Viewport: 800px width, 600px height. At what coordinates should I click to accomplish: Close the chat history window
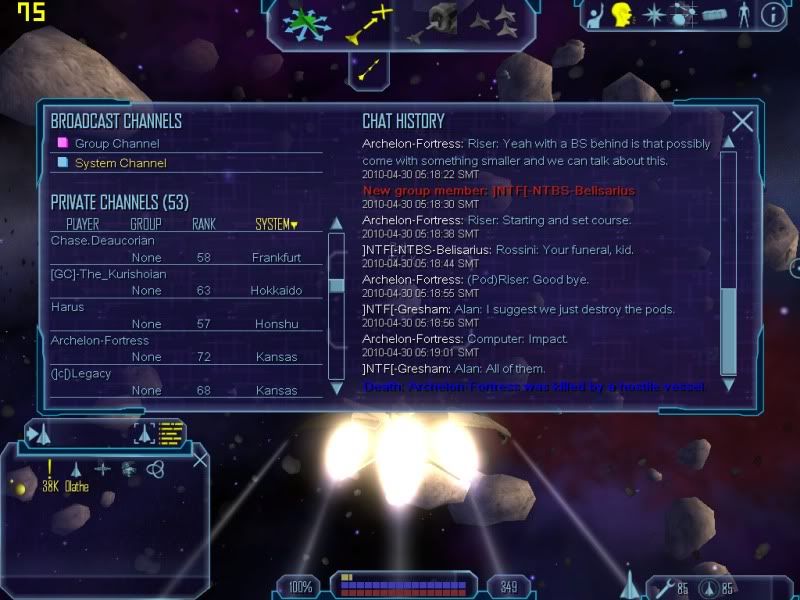(x=742, y=122)
